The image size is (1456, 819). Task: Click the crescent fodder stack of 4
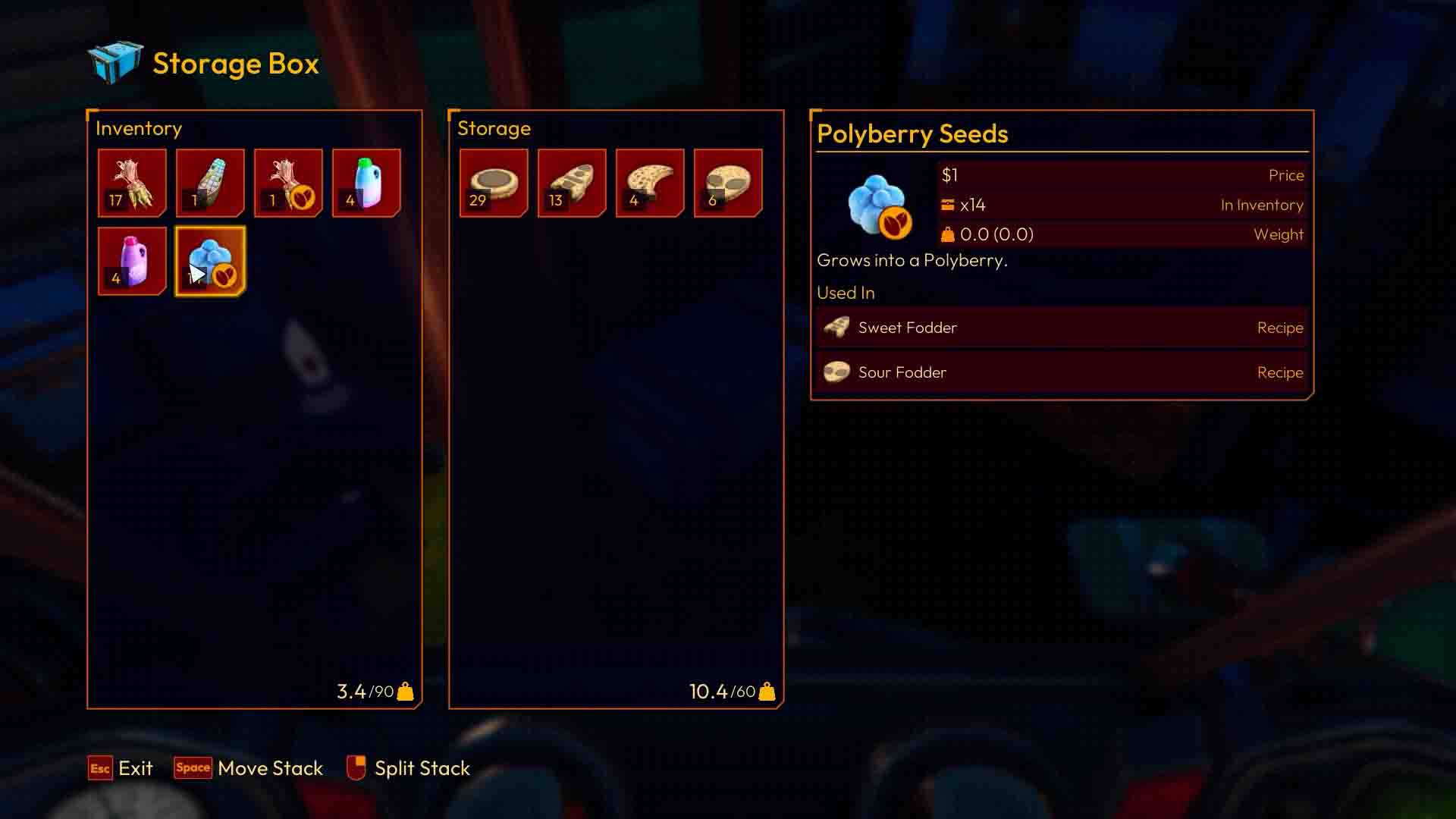point(650,182)
